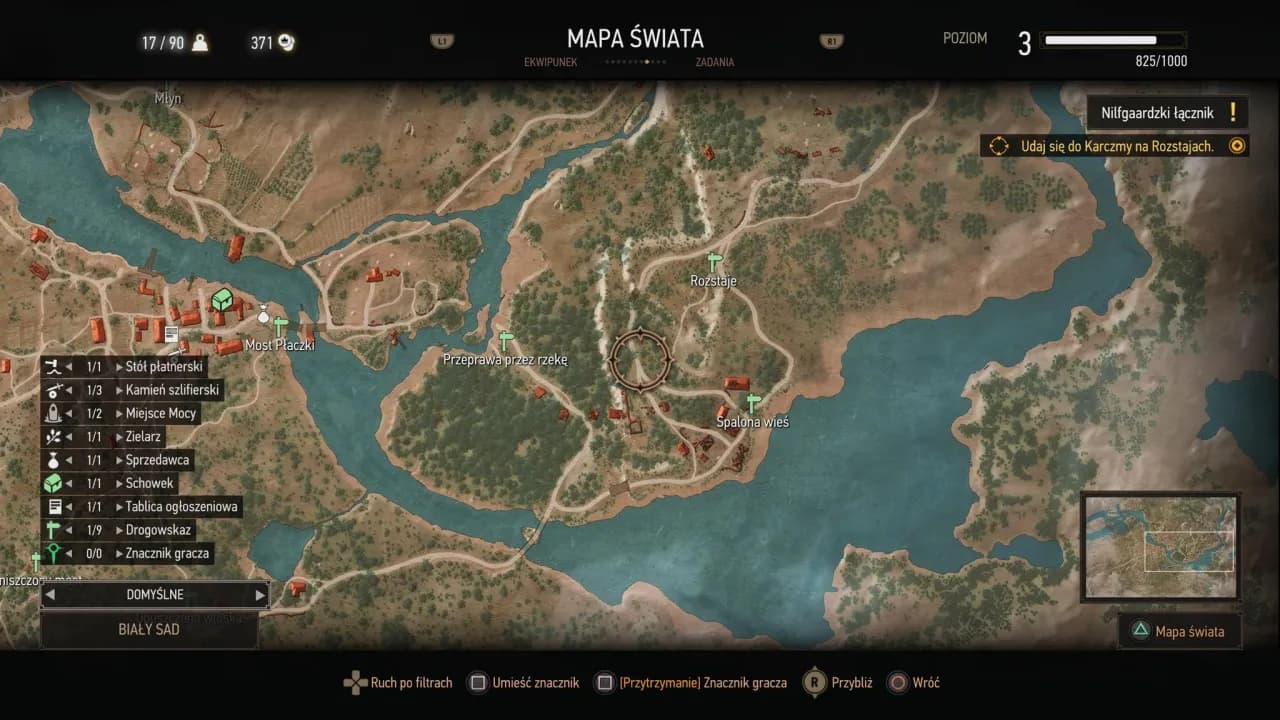Viewport: 1280px width, 720px height.
Task: Click the left arrow on DOMYŚLNE selector
Action: [49, 594]
